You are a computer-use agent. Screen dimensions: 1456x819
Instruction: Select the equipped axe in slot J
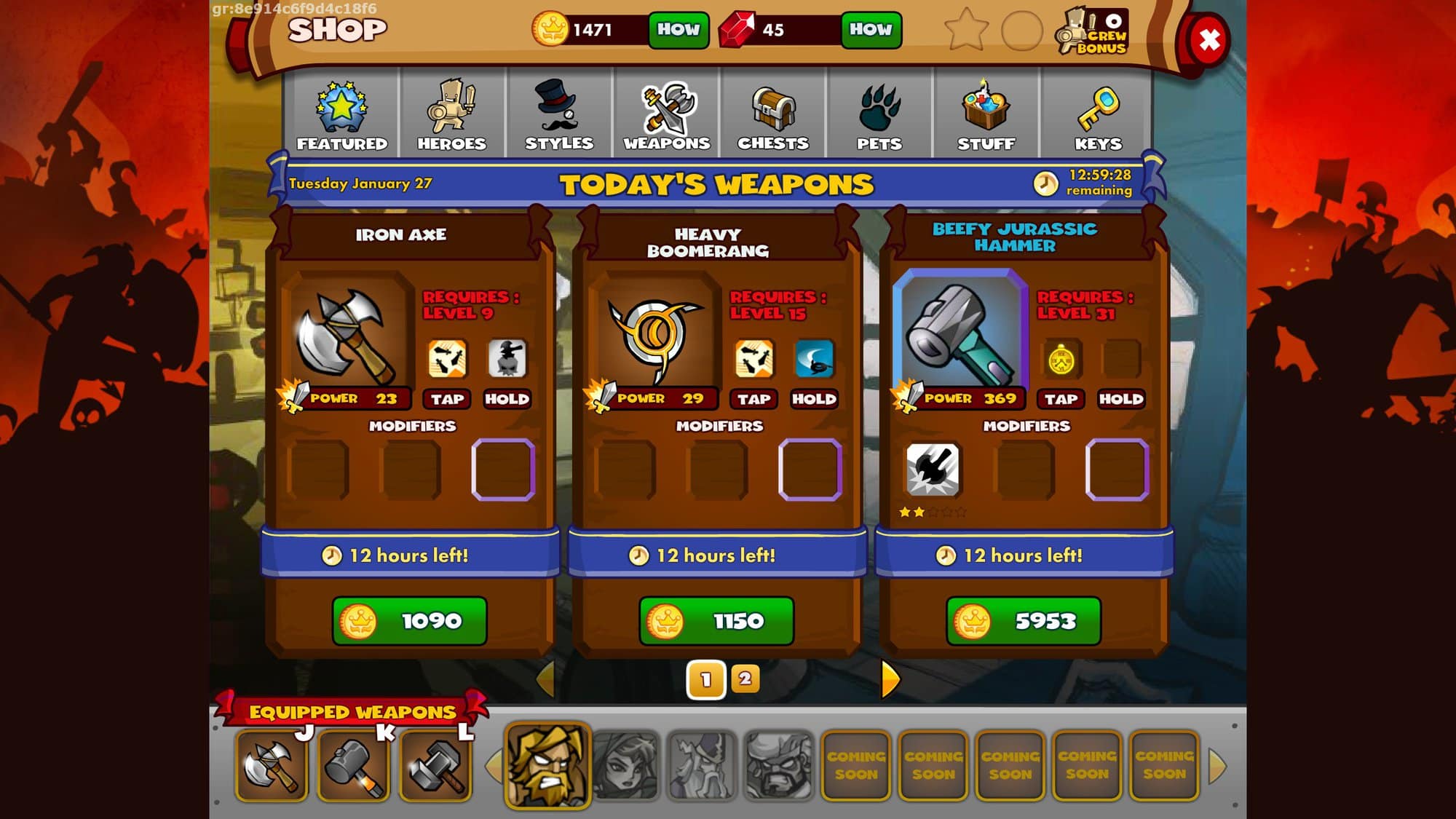(x=272, y=766)
